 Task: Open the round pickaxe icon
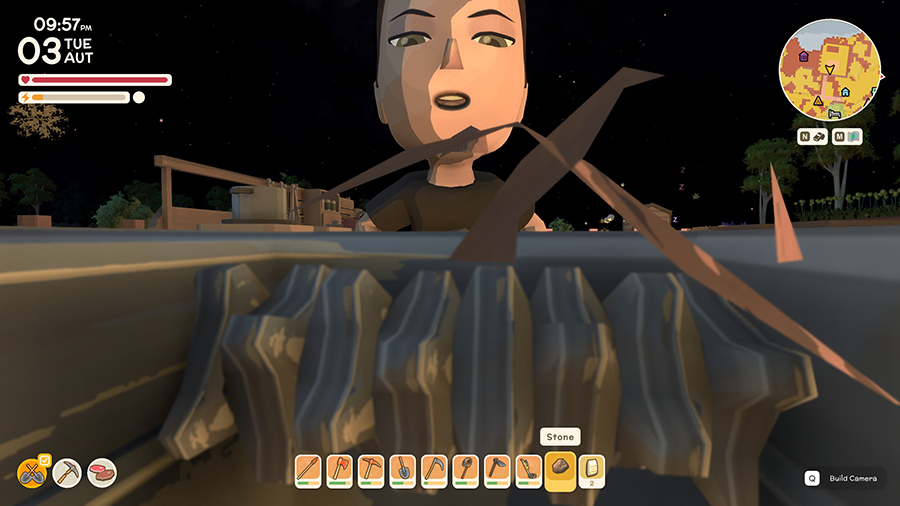tap(68, 472)
